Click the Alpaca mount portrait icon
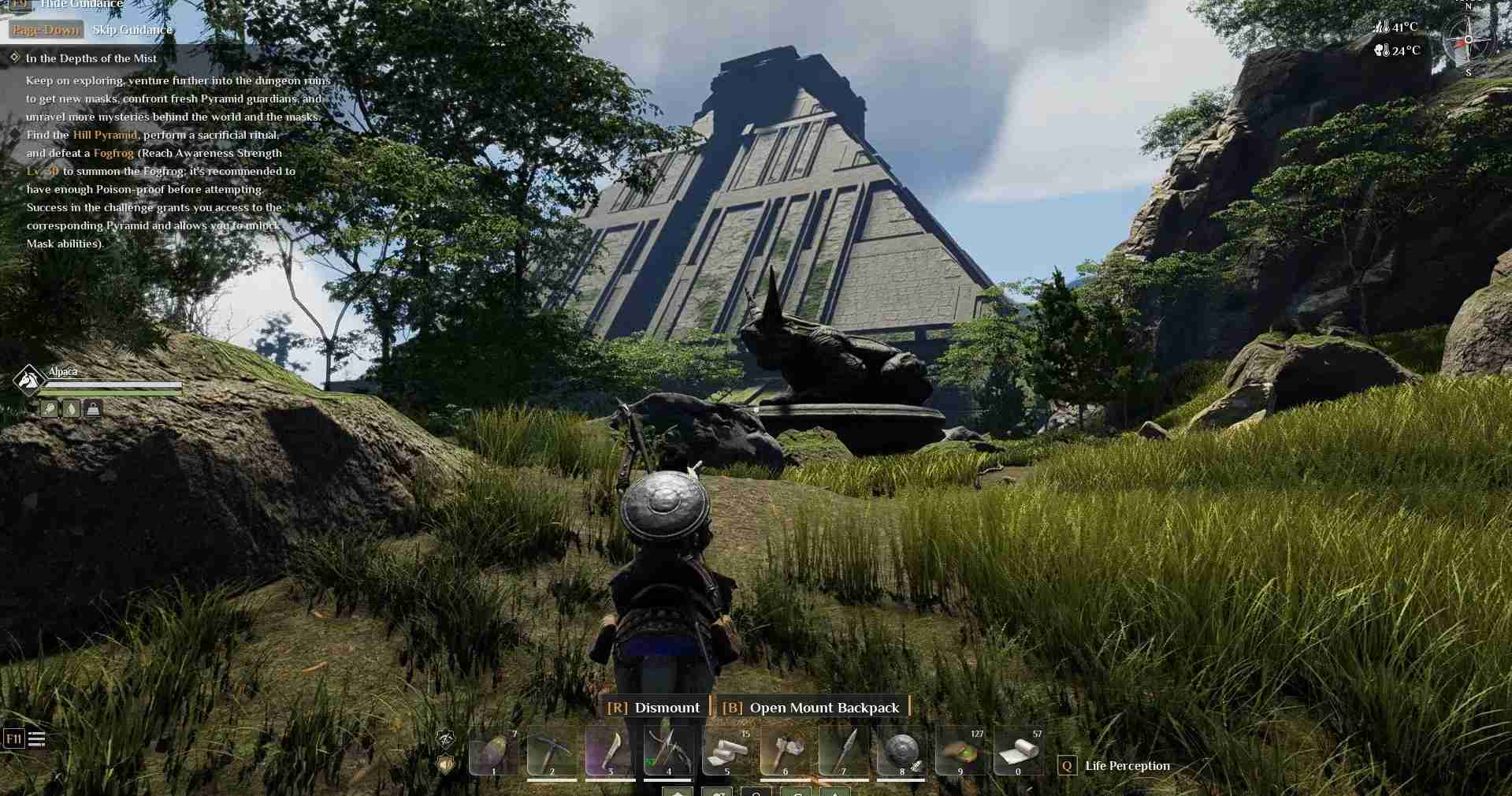1512x796 pixels. 28,379
